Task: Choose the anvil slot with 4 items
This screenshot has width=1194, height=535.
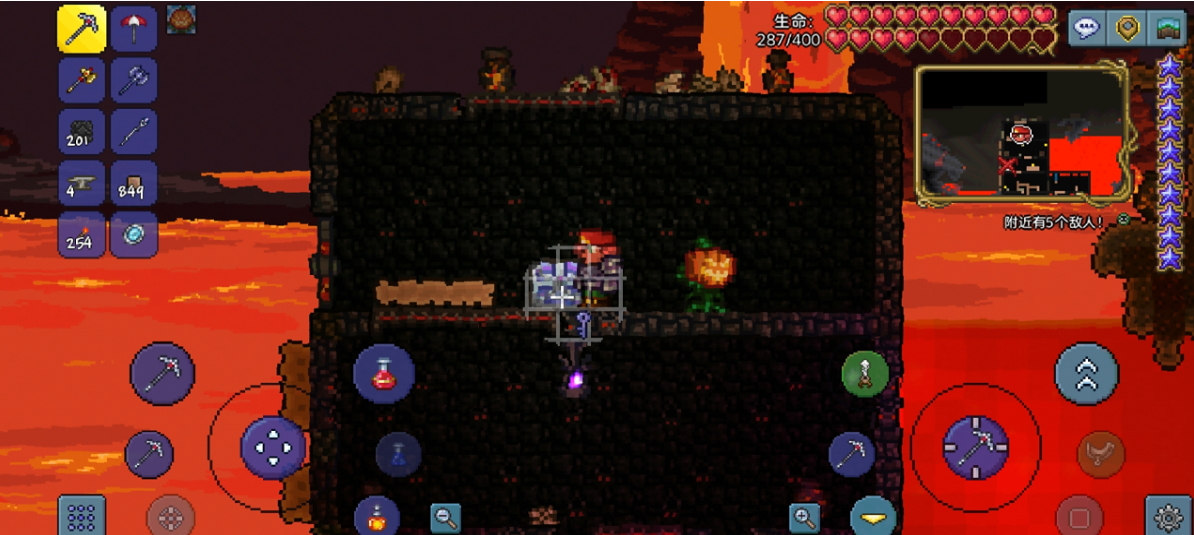Action: click(82, 184)
